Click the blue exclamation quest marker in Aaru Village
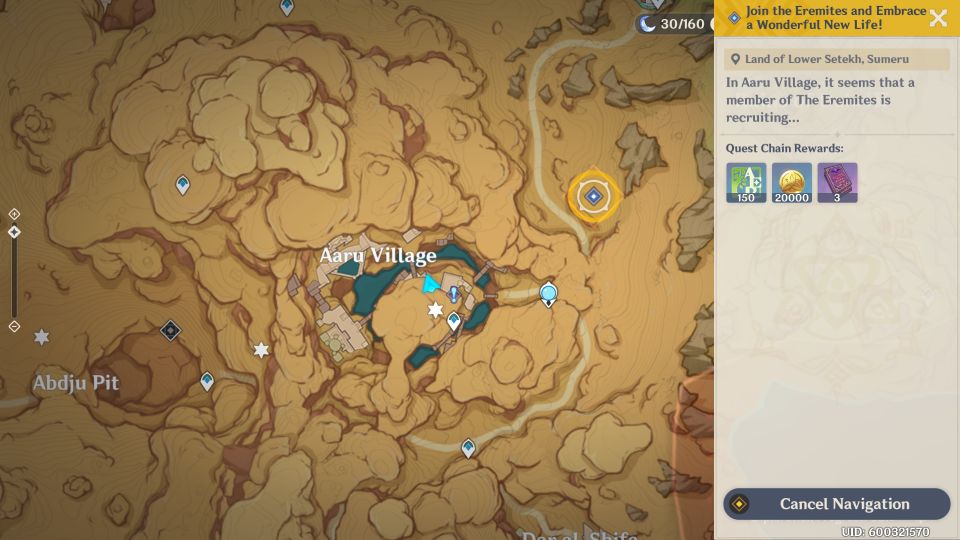 (x=454, y=294)
